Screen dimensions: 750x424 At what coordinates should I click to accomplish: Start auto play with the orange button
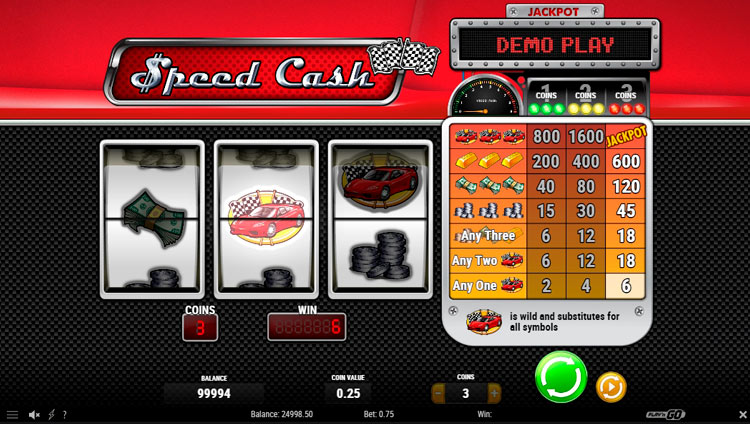tap(610, 386)
